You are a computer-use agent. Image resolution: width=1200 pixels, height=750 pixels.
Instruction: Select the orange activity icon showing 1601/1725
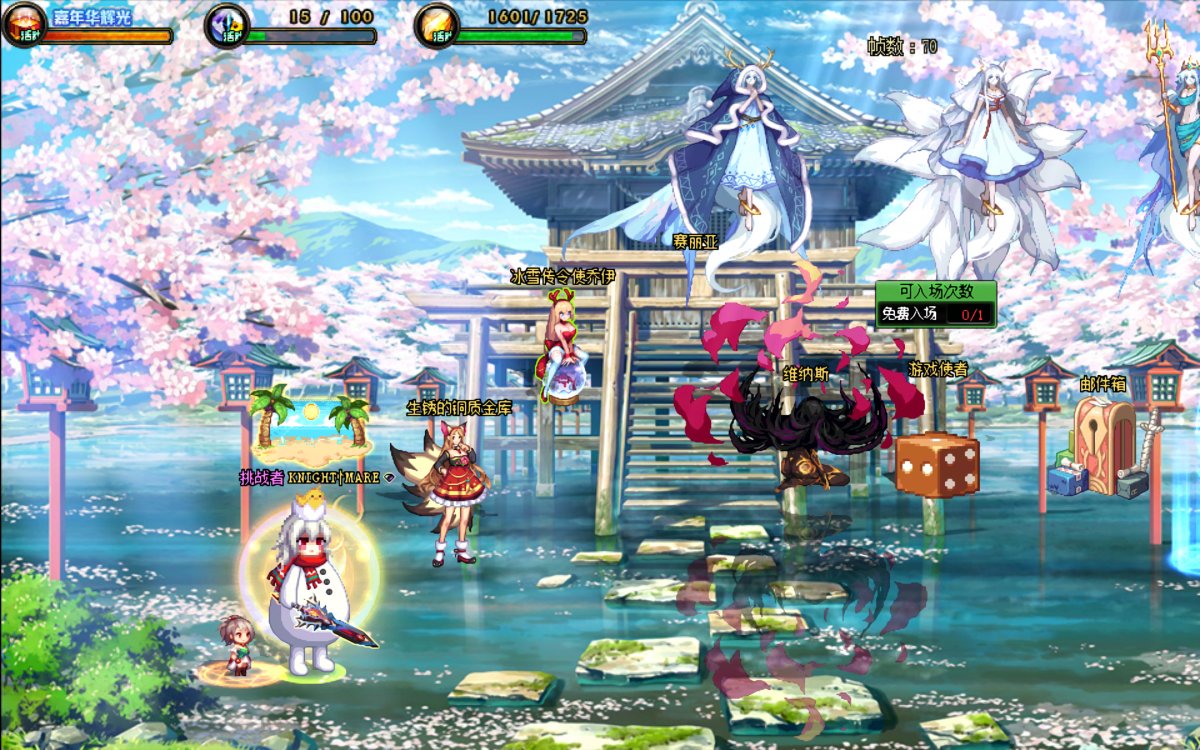pyautogui.click(x=437, y=25)
